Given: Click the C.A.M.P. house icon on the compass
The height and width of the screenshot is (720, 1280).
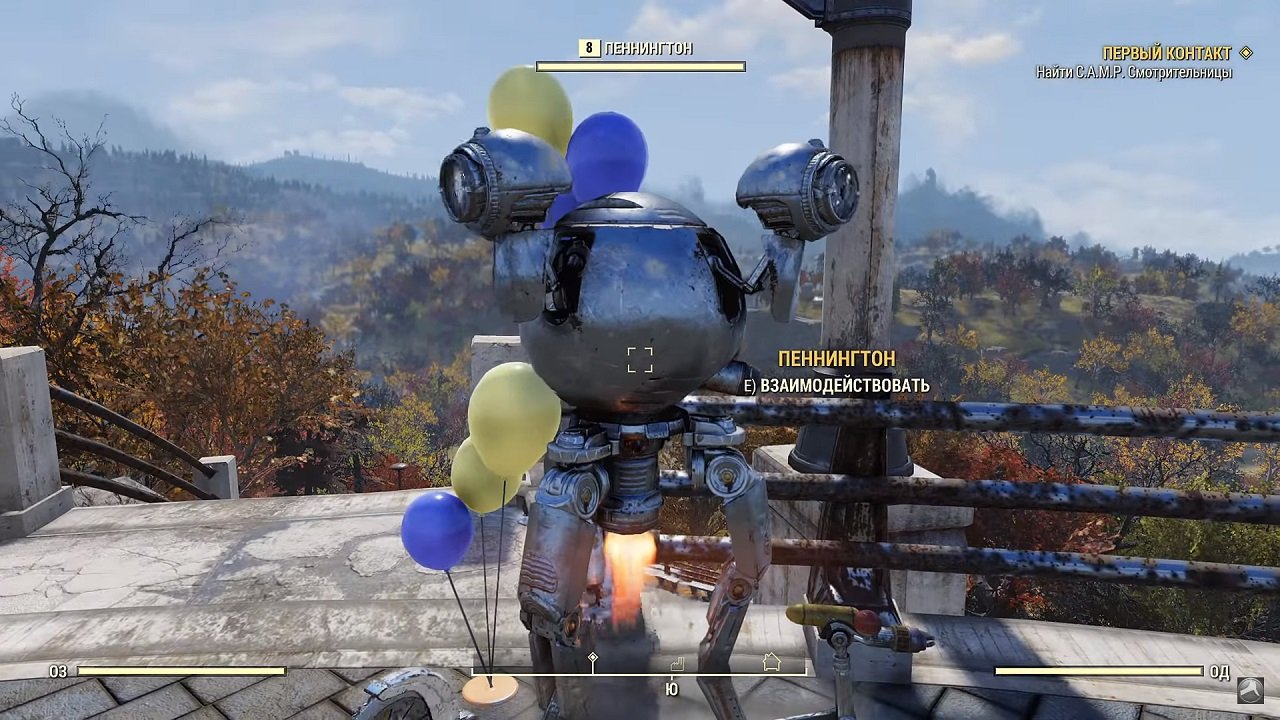Looking at the screenshot, I should tap(772, 660).
